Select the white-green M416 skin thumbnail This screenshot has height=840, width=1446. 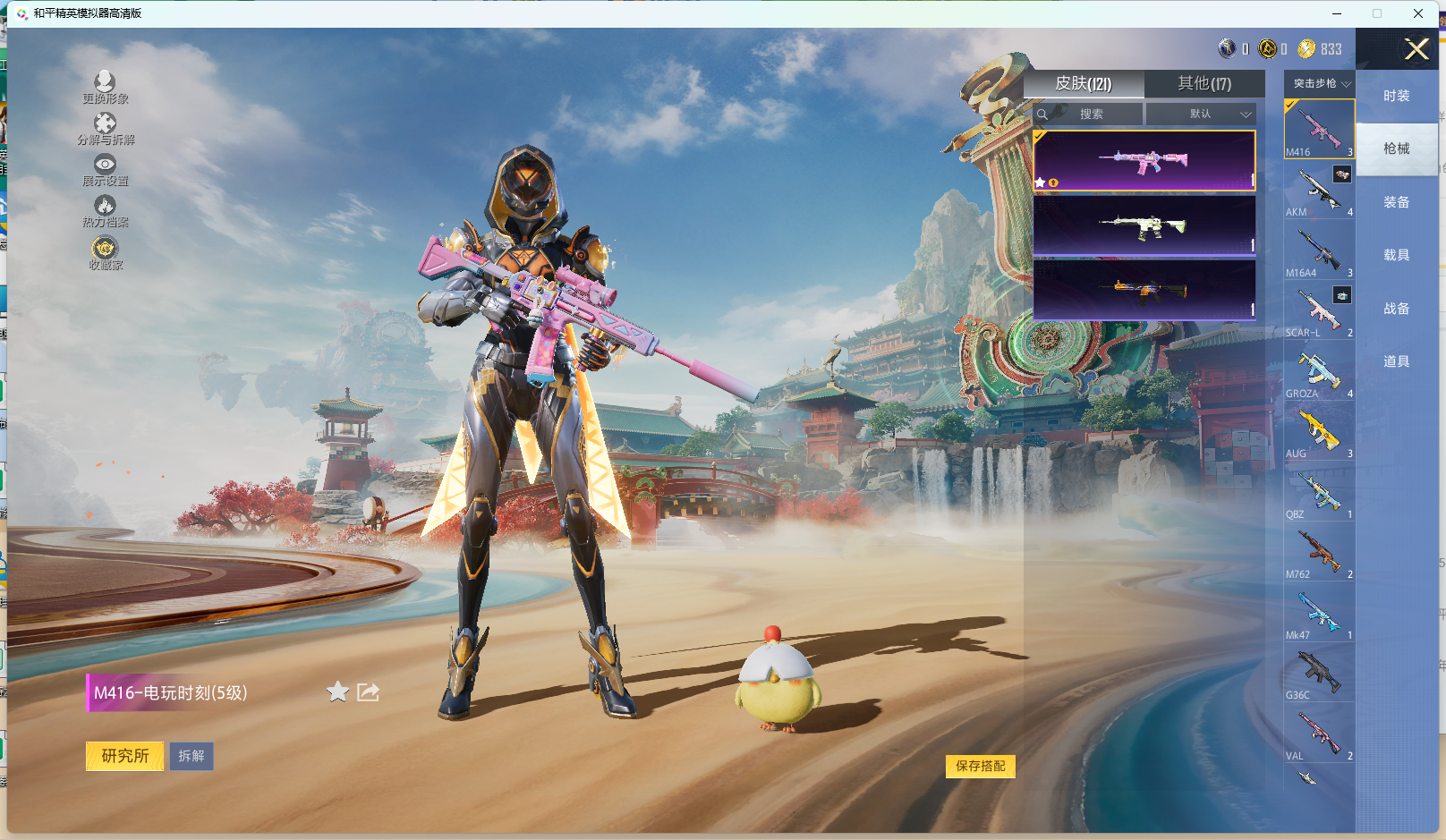(x=1144, y=226)
